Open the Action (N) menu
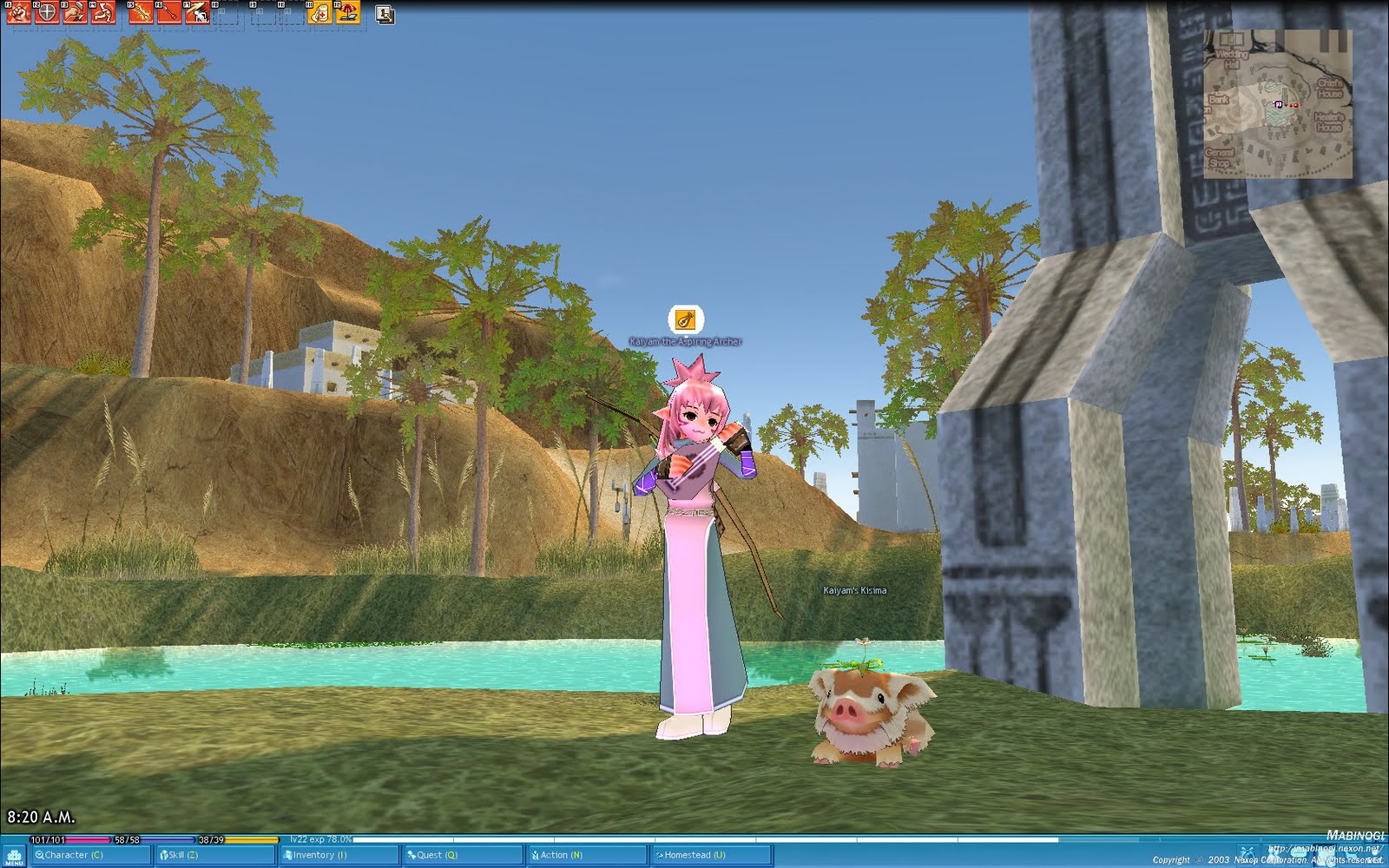The height and width of the screenshot is (868, 1389). (x=560, y=854)
